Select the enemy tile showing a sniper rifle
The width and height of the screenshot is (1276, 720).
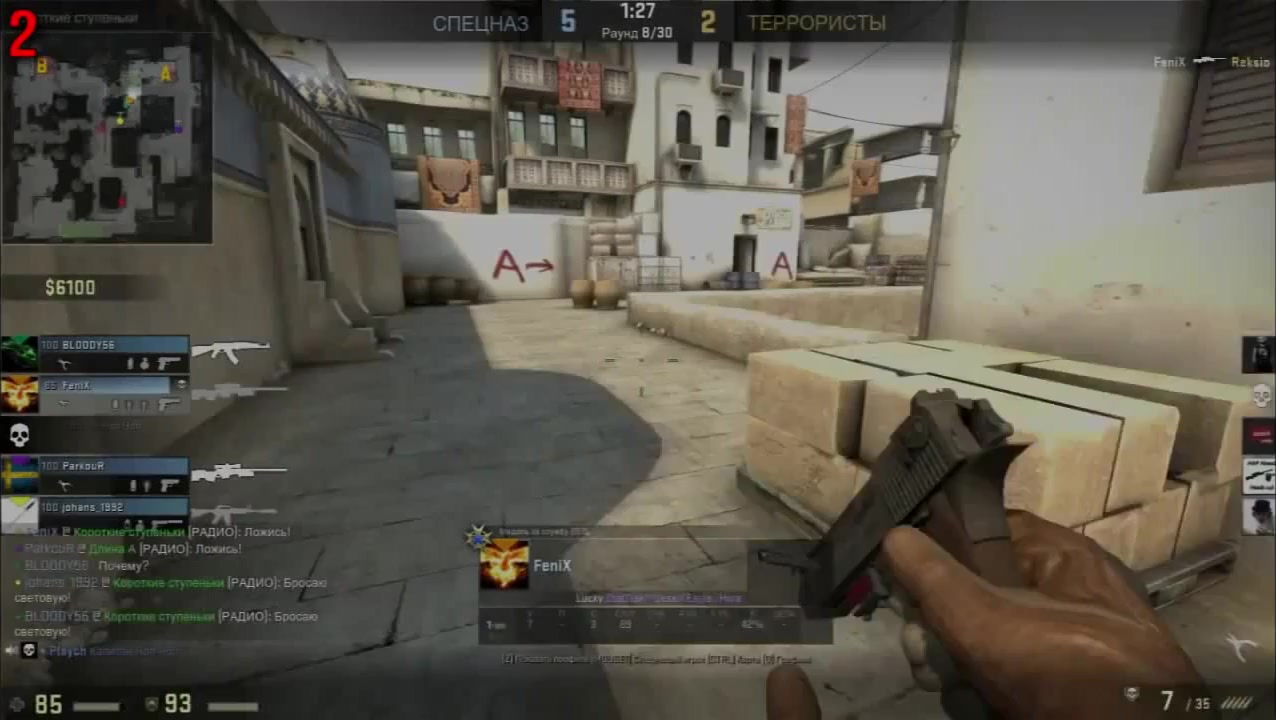click(x=1258, y=476)
